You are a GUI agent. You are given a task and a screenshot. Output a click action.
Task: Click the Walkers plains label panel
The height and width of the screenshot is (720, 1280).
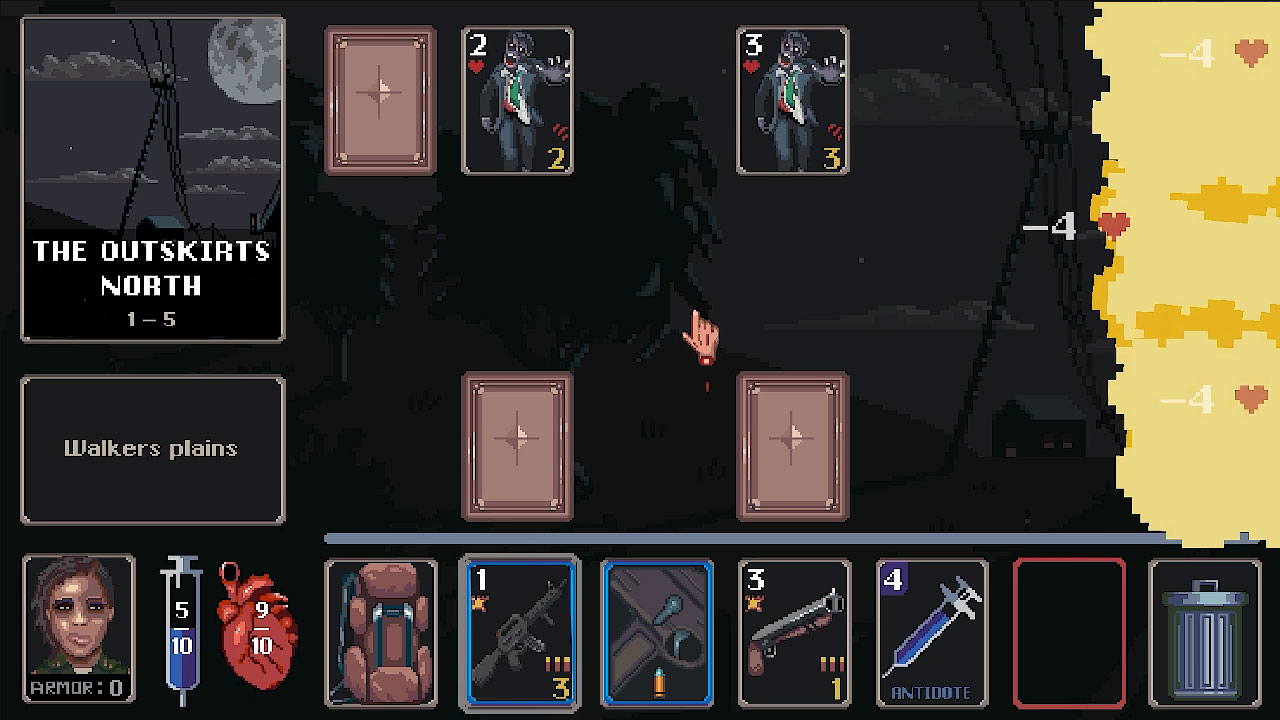[152, 448]
